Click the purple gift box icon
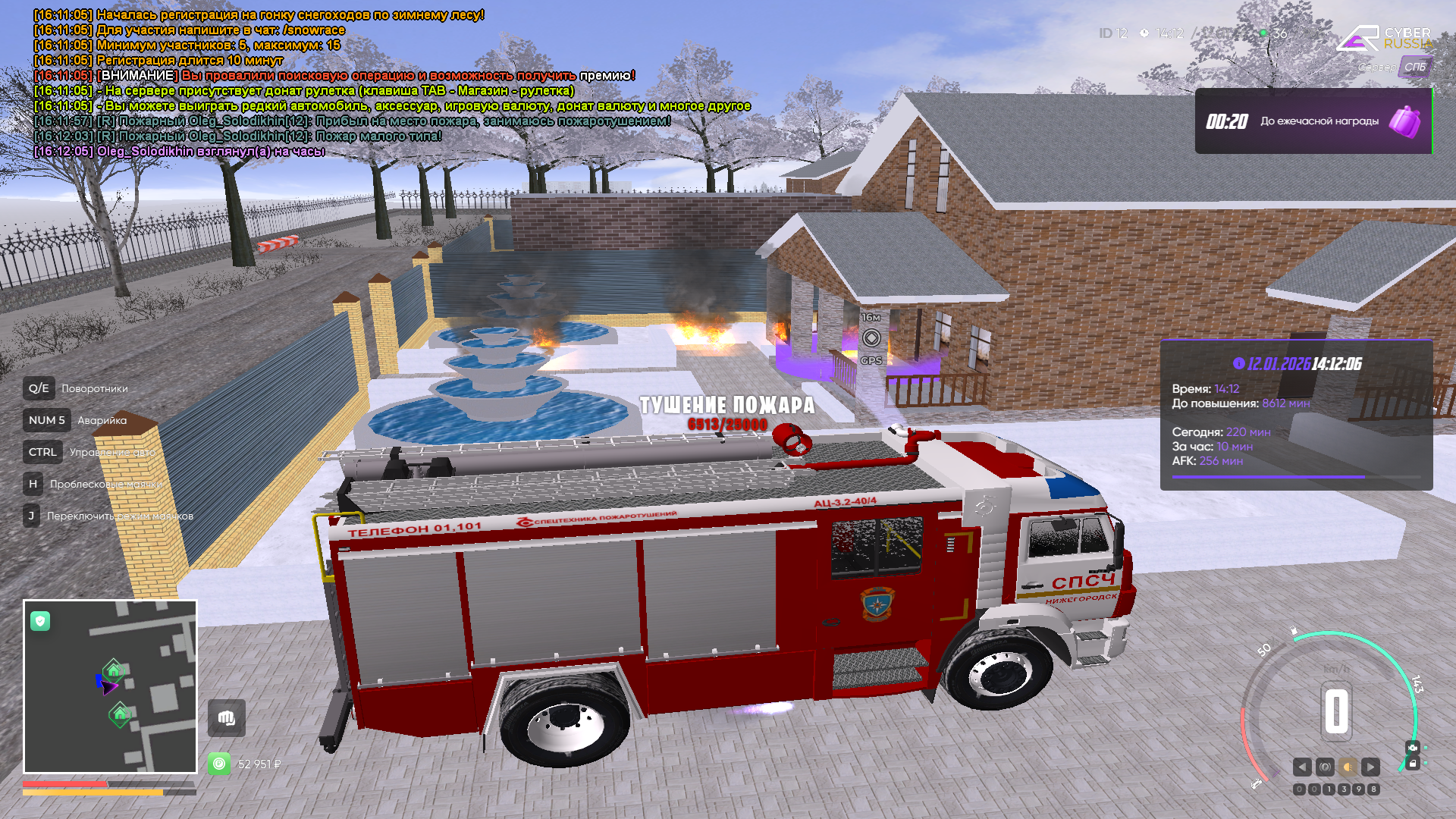Screen dimensions: 1456x819 [x=1404, y=121]
